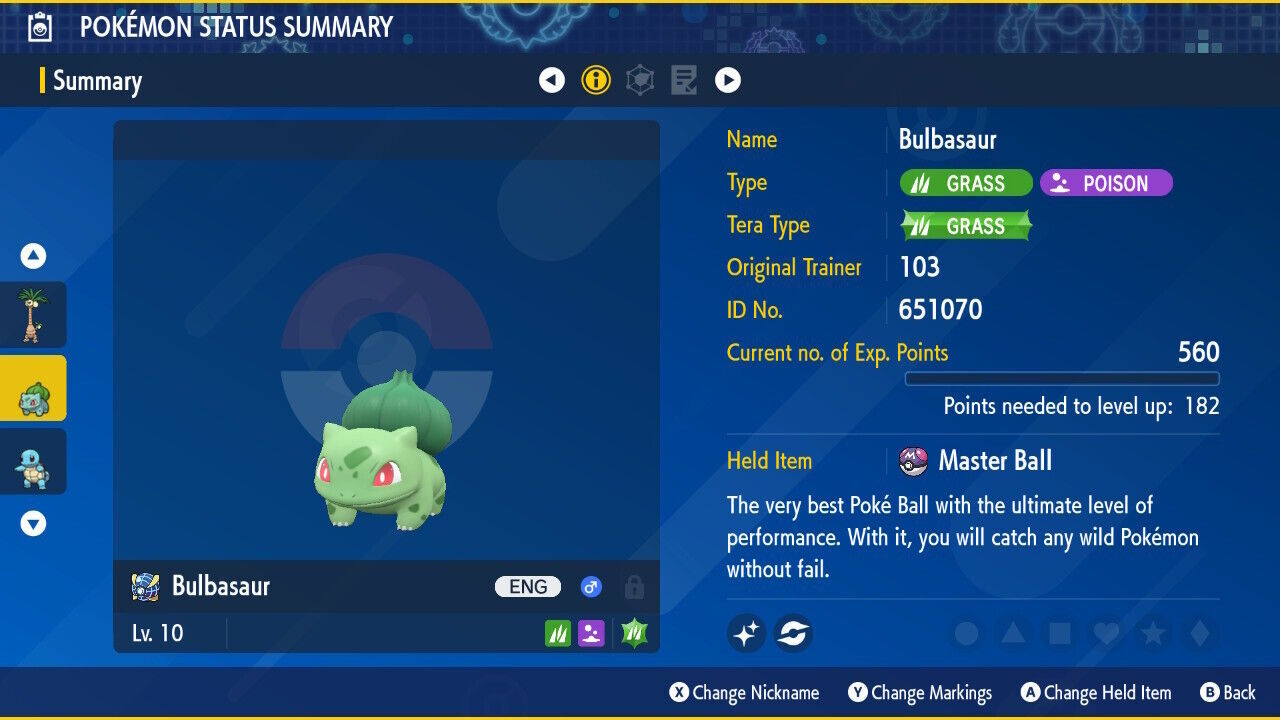Click the male gender symbol beside ENG tag
The height and width of the screenshot is (720, 1280).
[590, 587]
